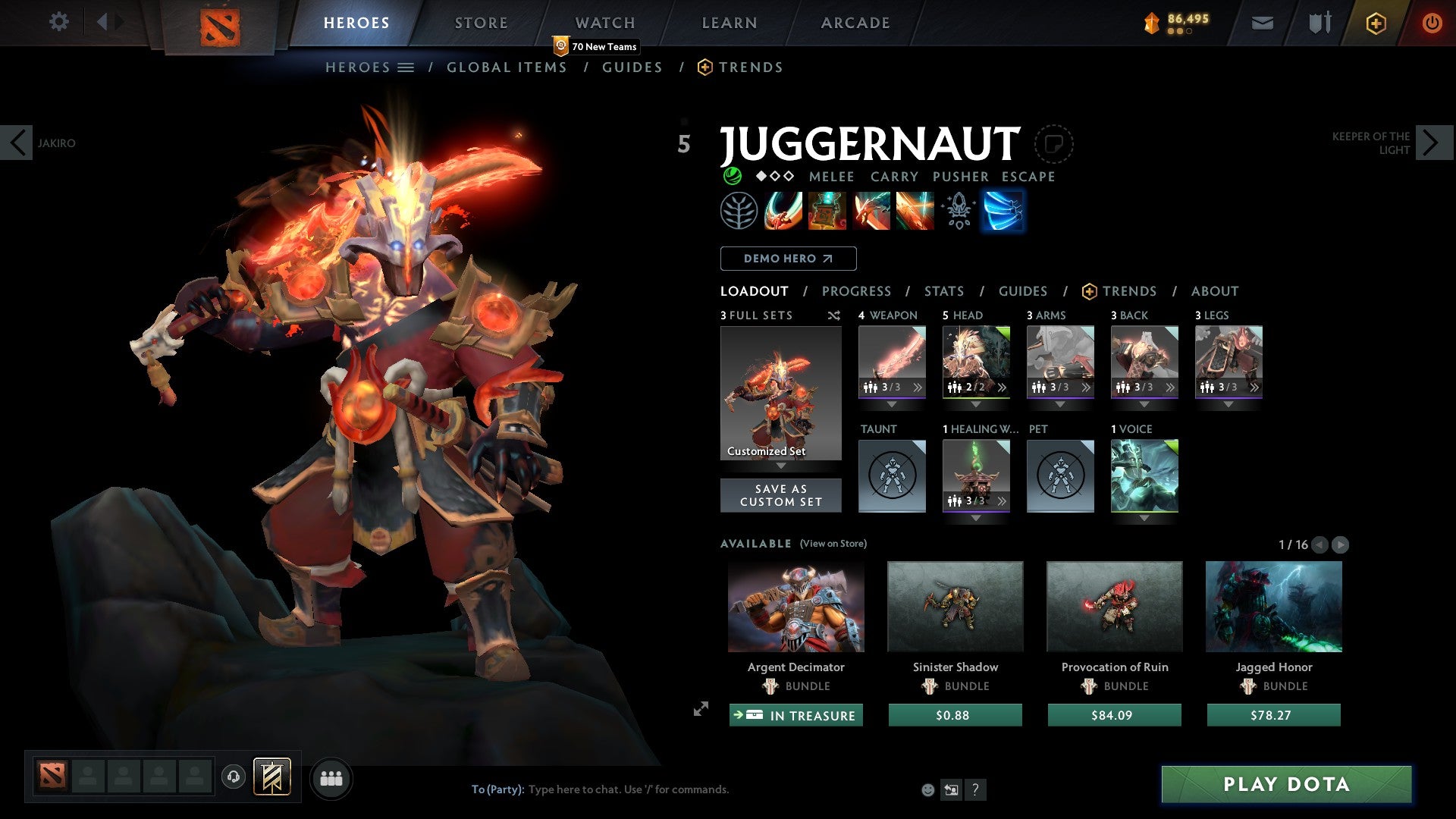Toggle the chat wheel help question mark
This screenshot has width=1456, height=819.
click(976, 789)
